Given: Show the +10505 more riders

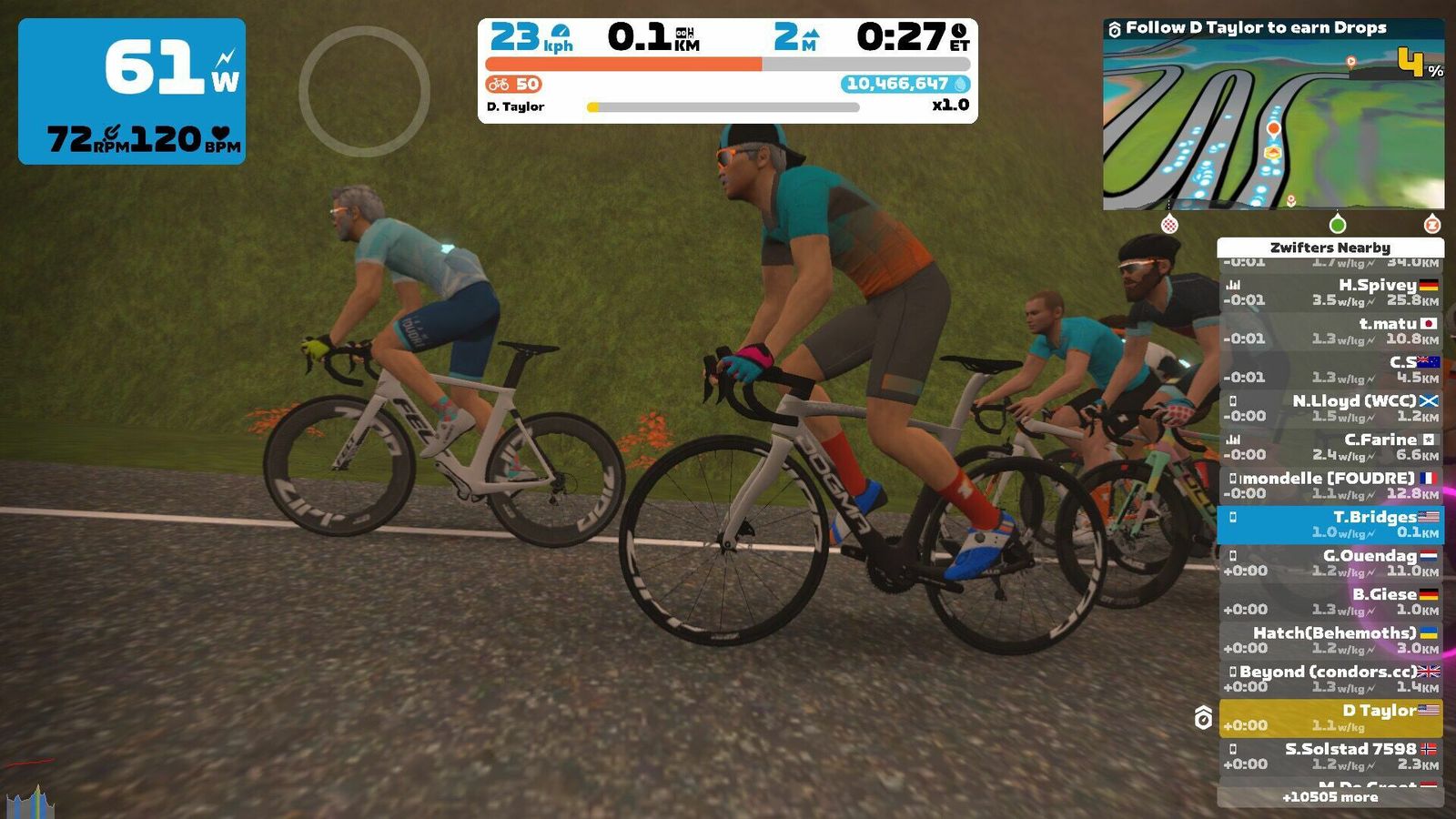Looking at the screenshot, I should (x=1330, y=797).
